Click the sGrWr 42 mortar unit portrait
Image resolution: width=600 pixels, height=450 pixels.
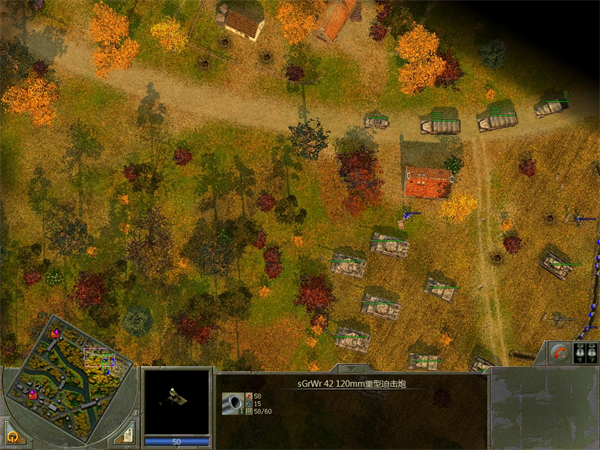[x=177, y=399]
